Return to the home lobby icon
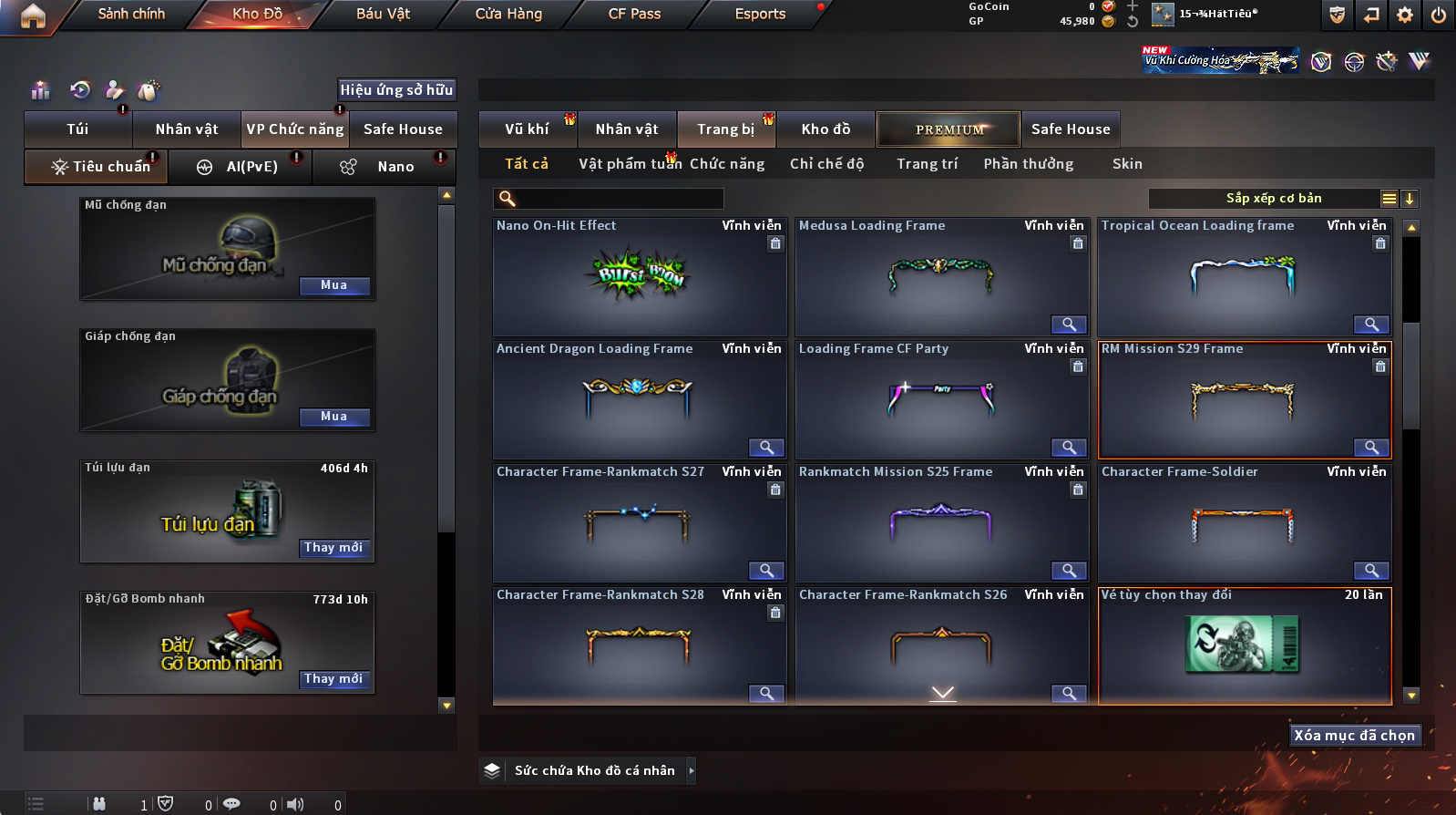The image size is (1456, 815). [33, 15]
